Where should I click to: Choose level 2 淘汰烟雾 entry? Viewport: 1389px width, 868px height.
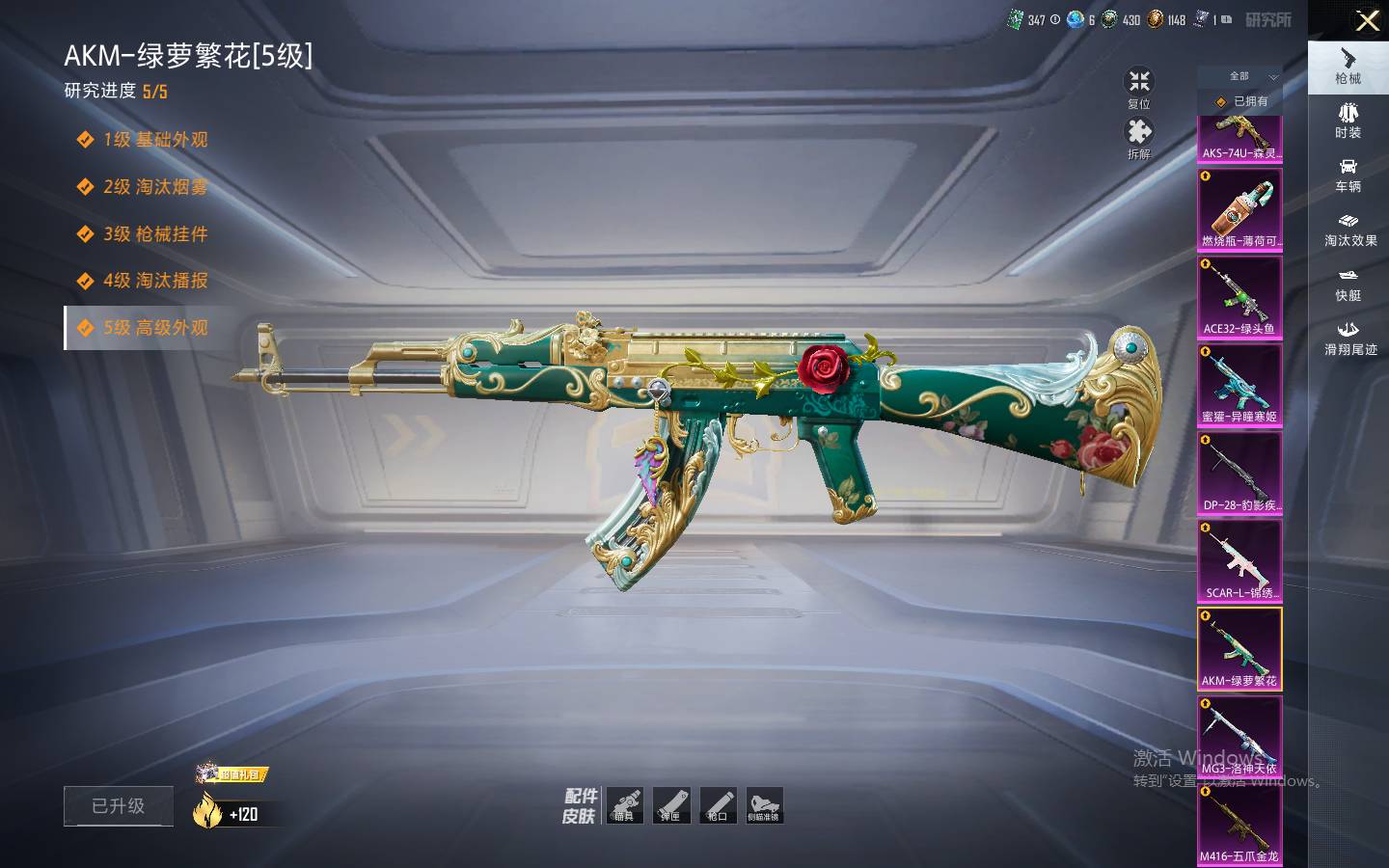[155, 187]
